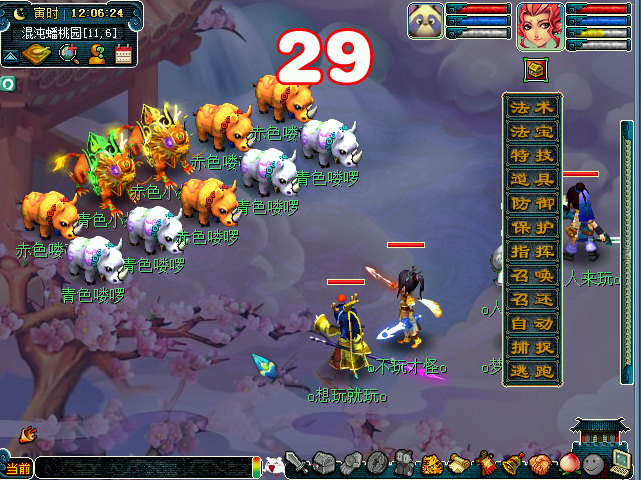This screenshot has width=641, height=480.
Task: Open 指挥 (Command) battle option
Action: 532,251
